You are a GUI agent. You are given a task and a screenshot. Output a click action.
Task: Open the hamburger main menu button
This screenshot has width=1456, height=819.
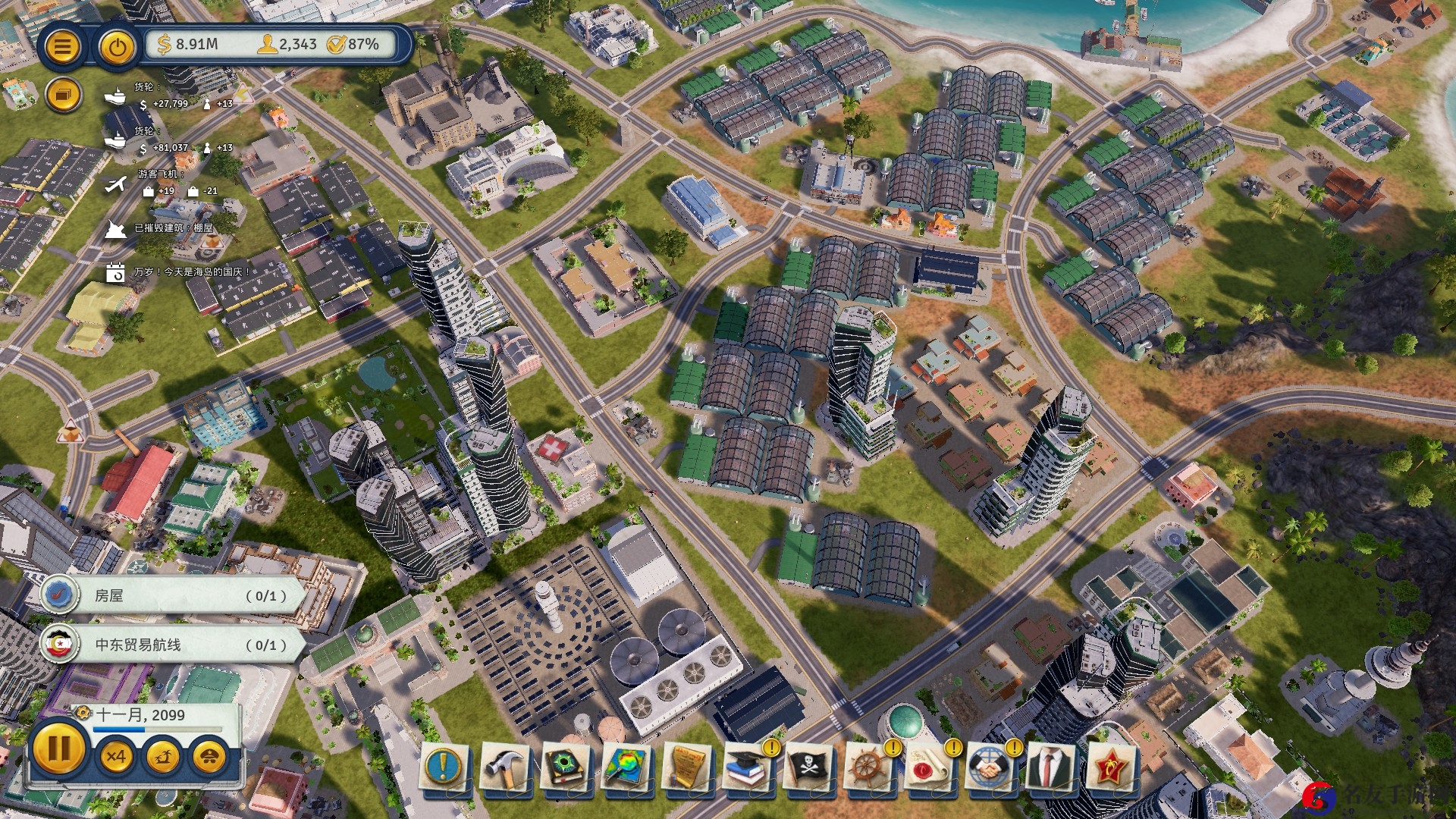click(x=62, y=47)
